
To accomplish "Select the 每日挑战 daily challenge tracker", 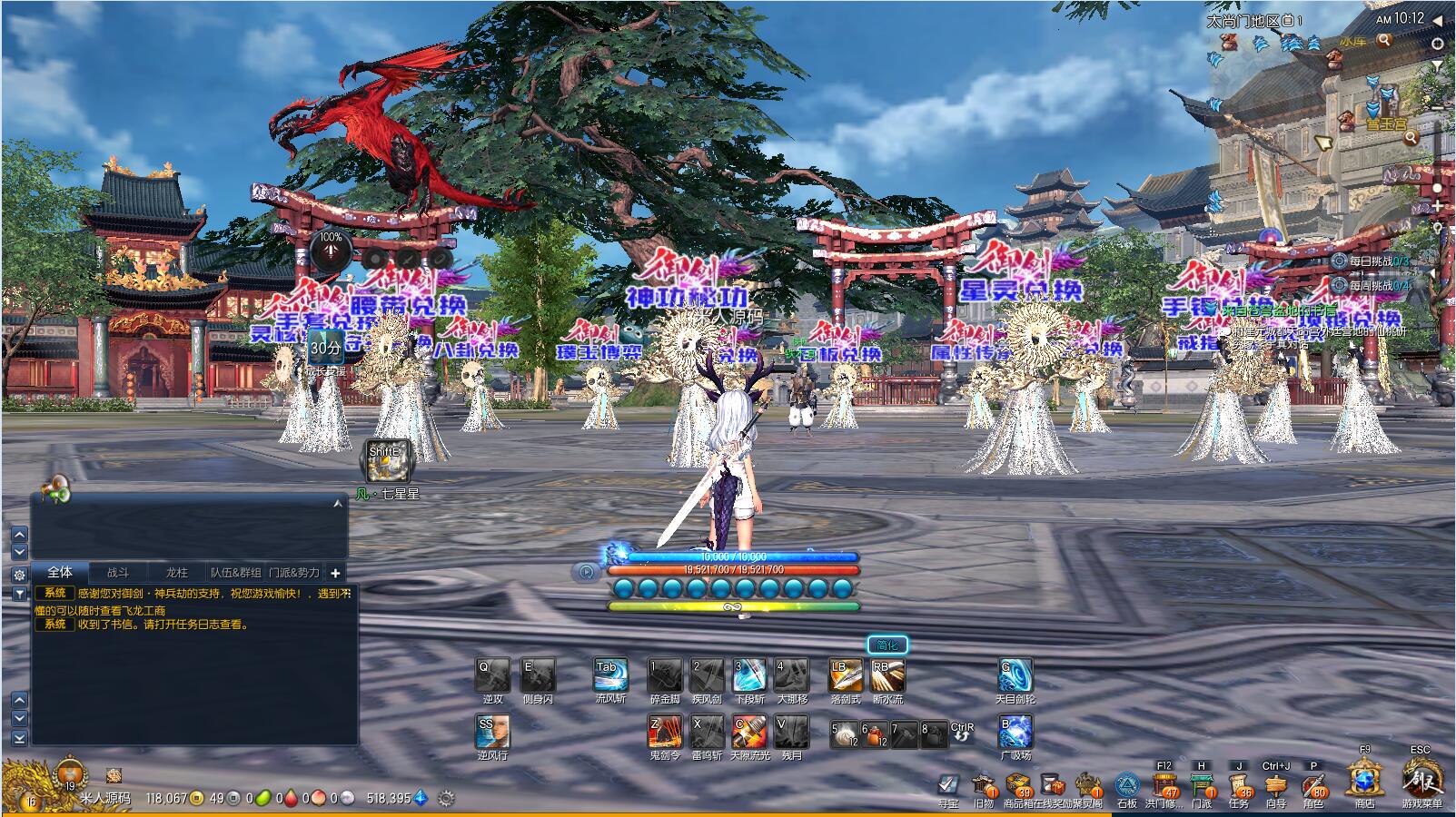I will [1371, 261].
